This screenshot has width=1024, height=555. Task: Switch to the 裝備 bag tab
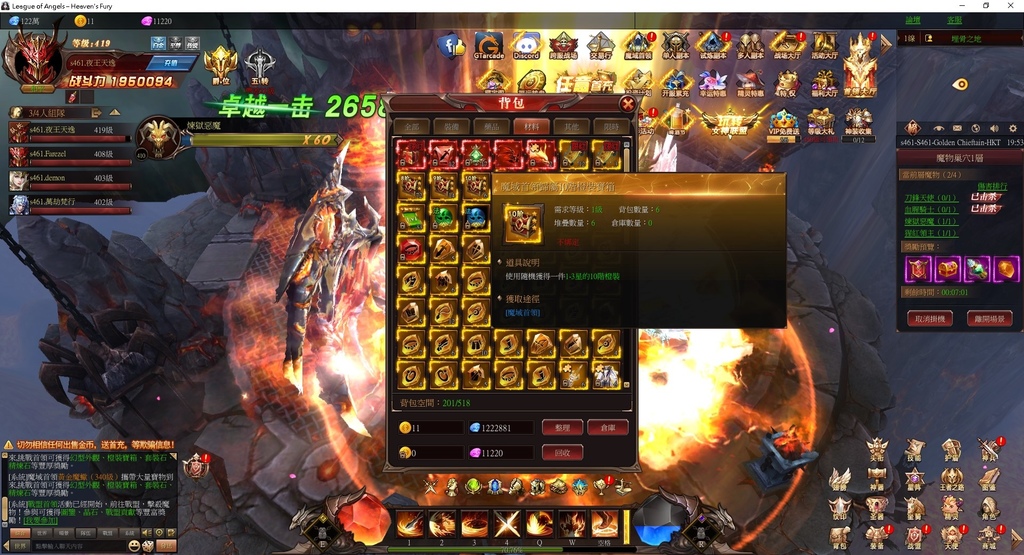(452, 127)
